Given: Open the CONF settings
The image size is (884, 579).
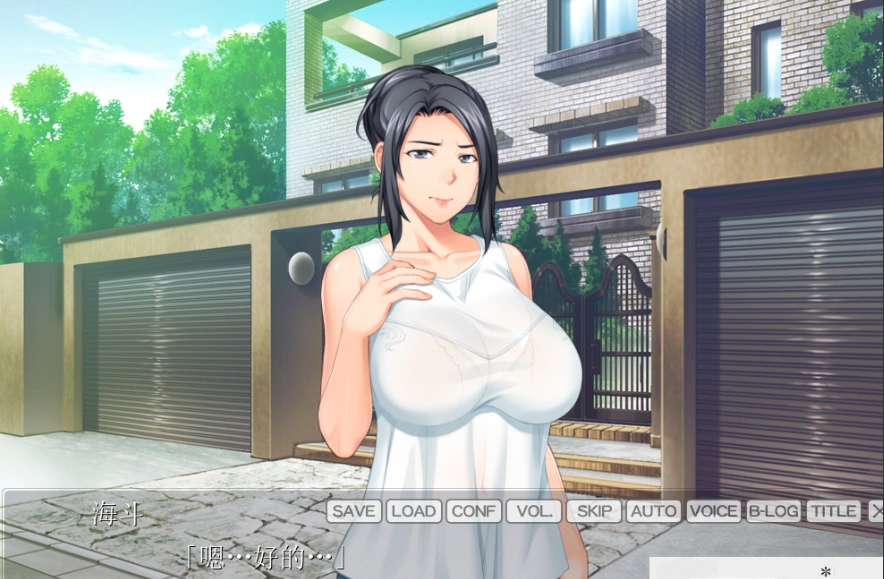Looking at the screenshot, I should tap(473, 511).
